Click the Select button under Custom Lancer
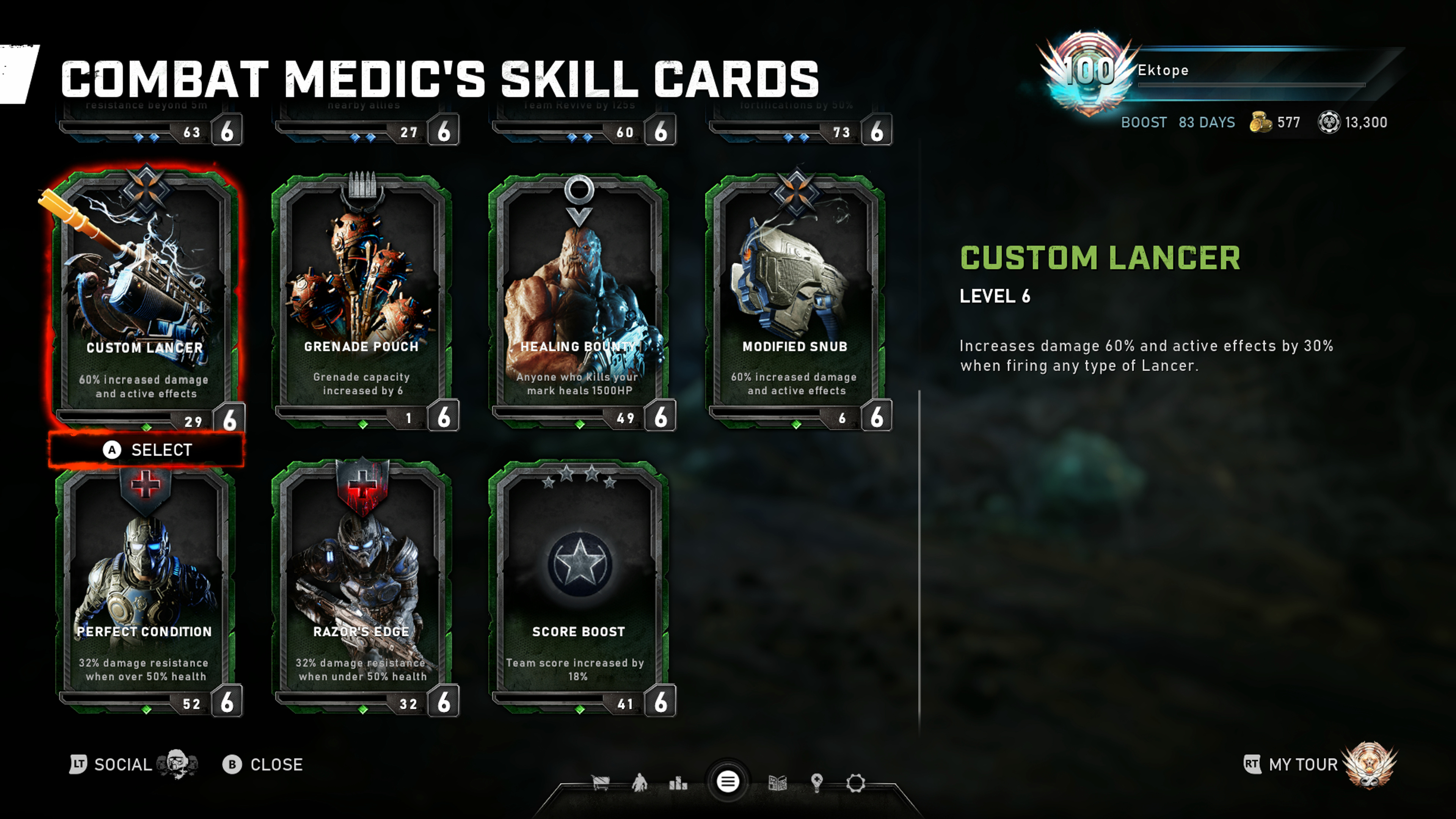The height and width of the screenshot is (819, 1456). pyautogui.click(x=147, y=450)
